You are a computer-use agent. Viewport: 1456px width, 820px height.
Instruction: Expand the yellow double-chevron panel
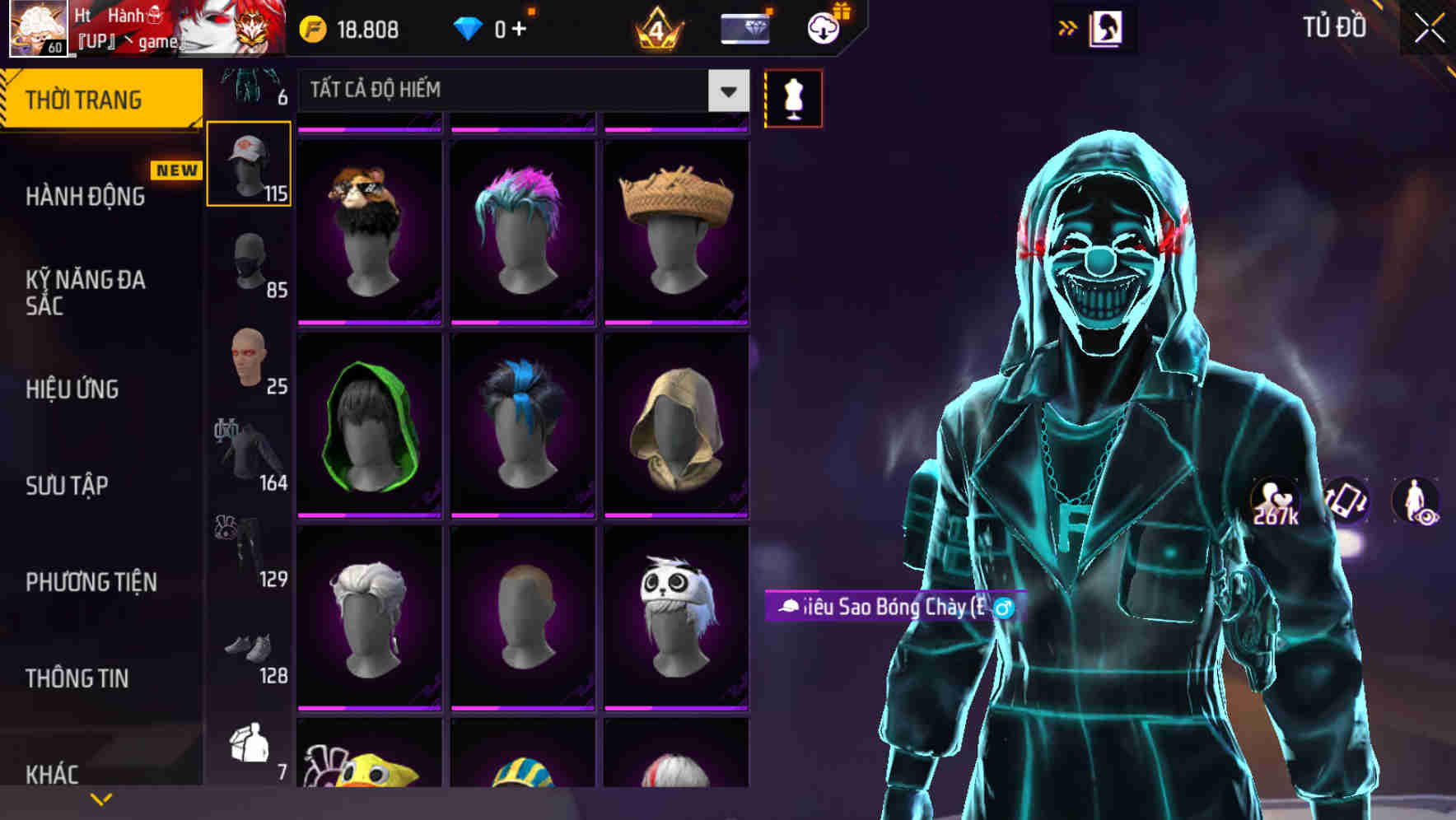point(1068,27)
